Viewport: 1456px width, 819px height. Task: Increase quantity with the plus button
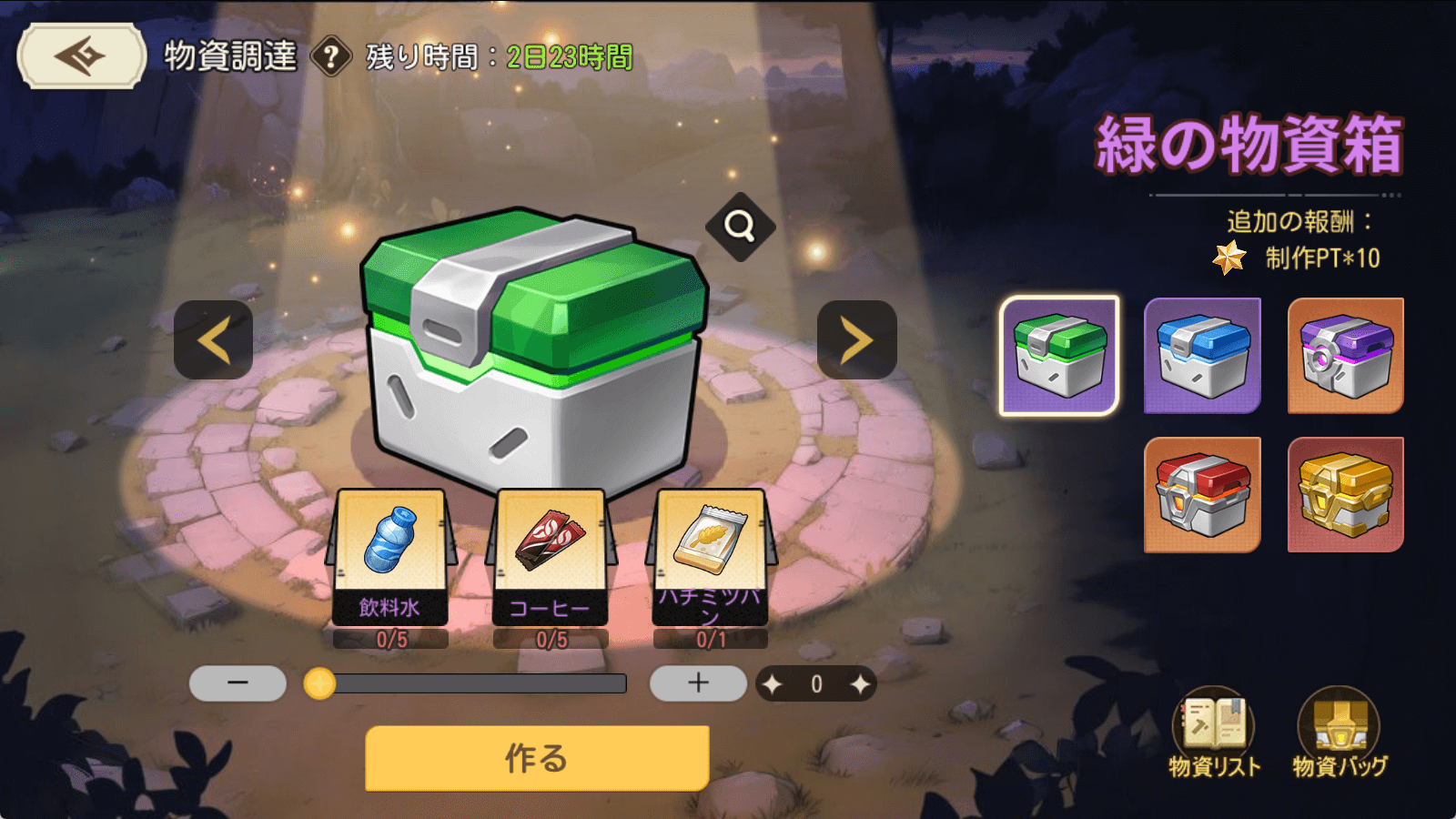pyautogui.click(x=698, y=683)
